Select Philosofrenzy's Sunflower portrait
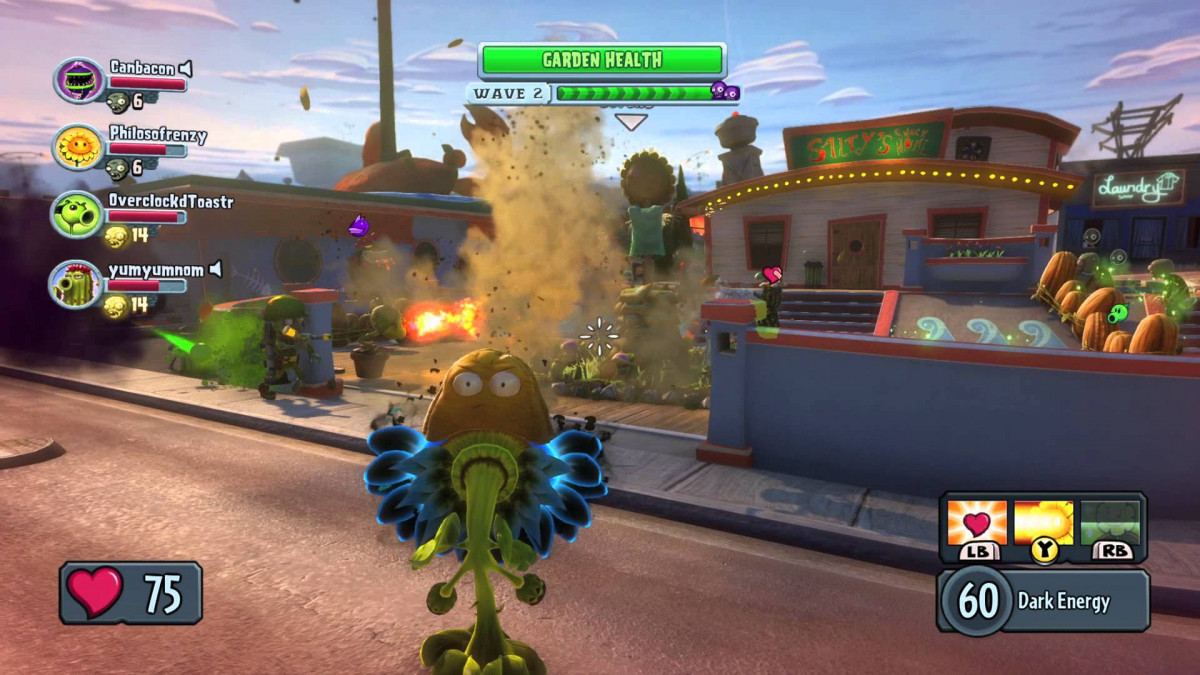1200x675 pixels. (78, 147)
